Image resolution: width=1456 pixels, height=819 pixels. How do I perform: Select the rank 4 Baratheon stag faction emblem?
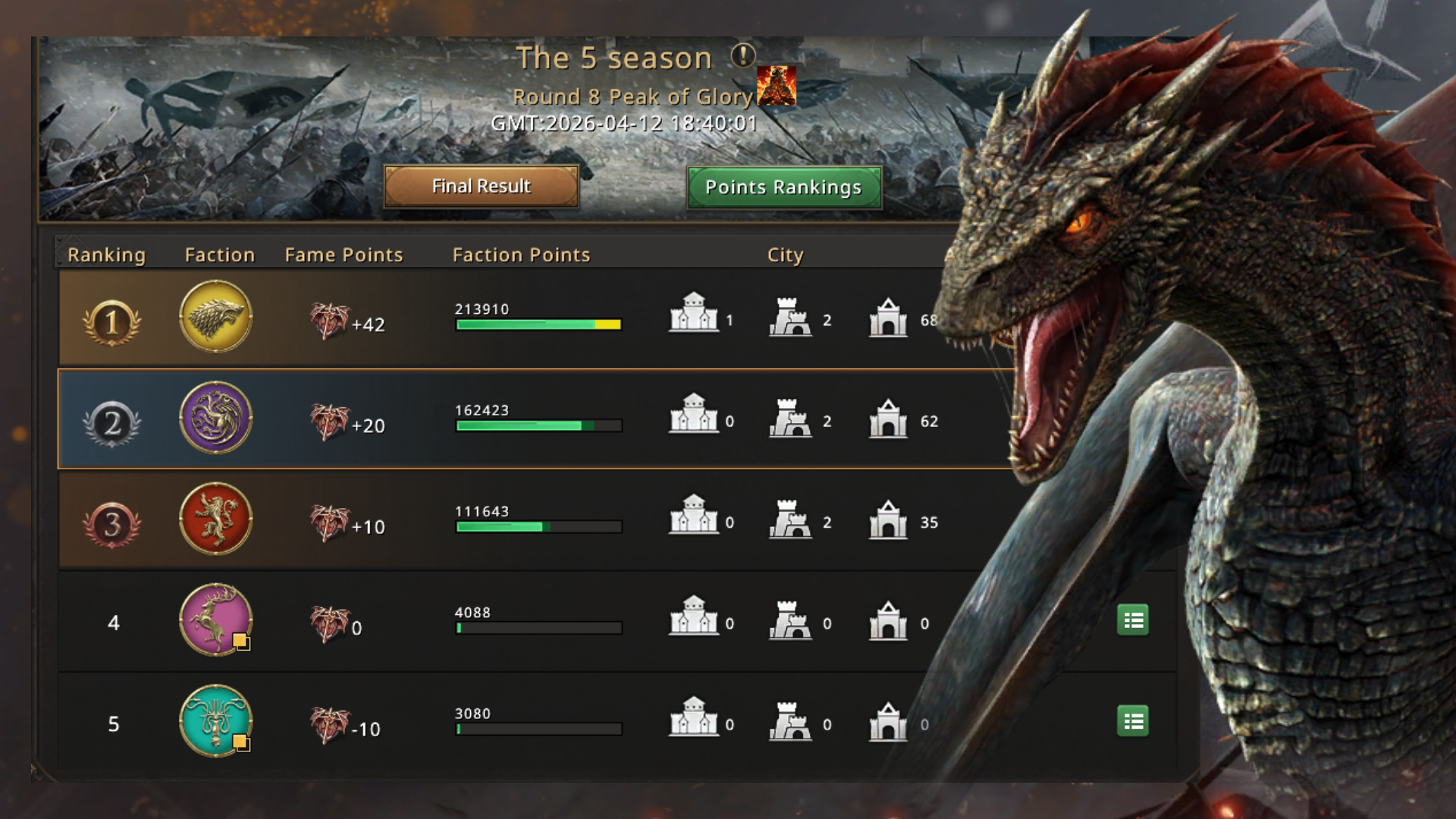[216, 620]
